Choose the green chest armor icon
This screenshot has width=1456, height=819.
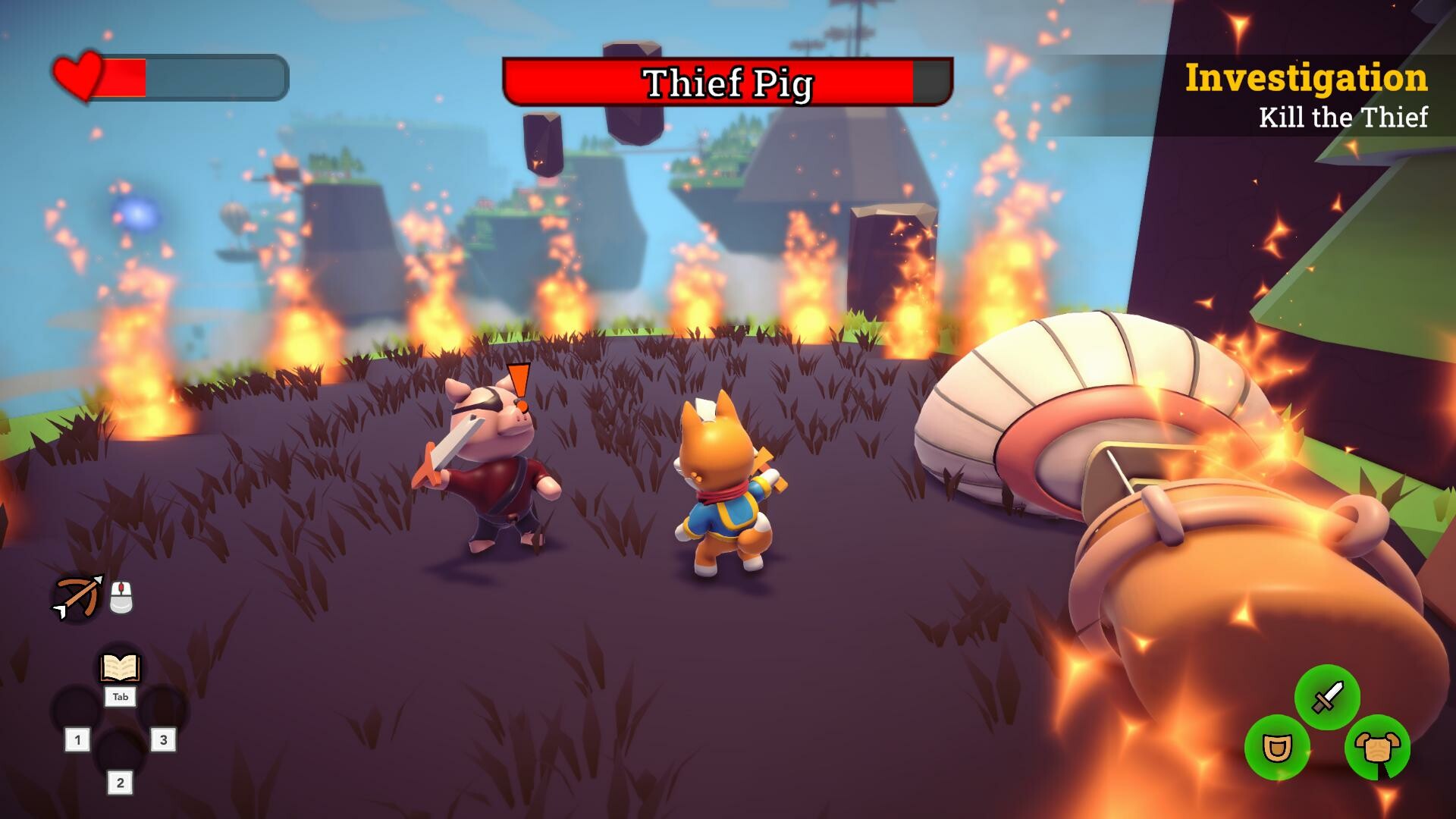[1377, 748]
